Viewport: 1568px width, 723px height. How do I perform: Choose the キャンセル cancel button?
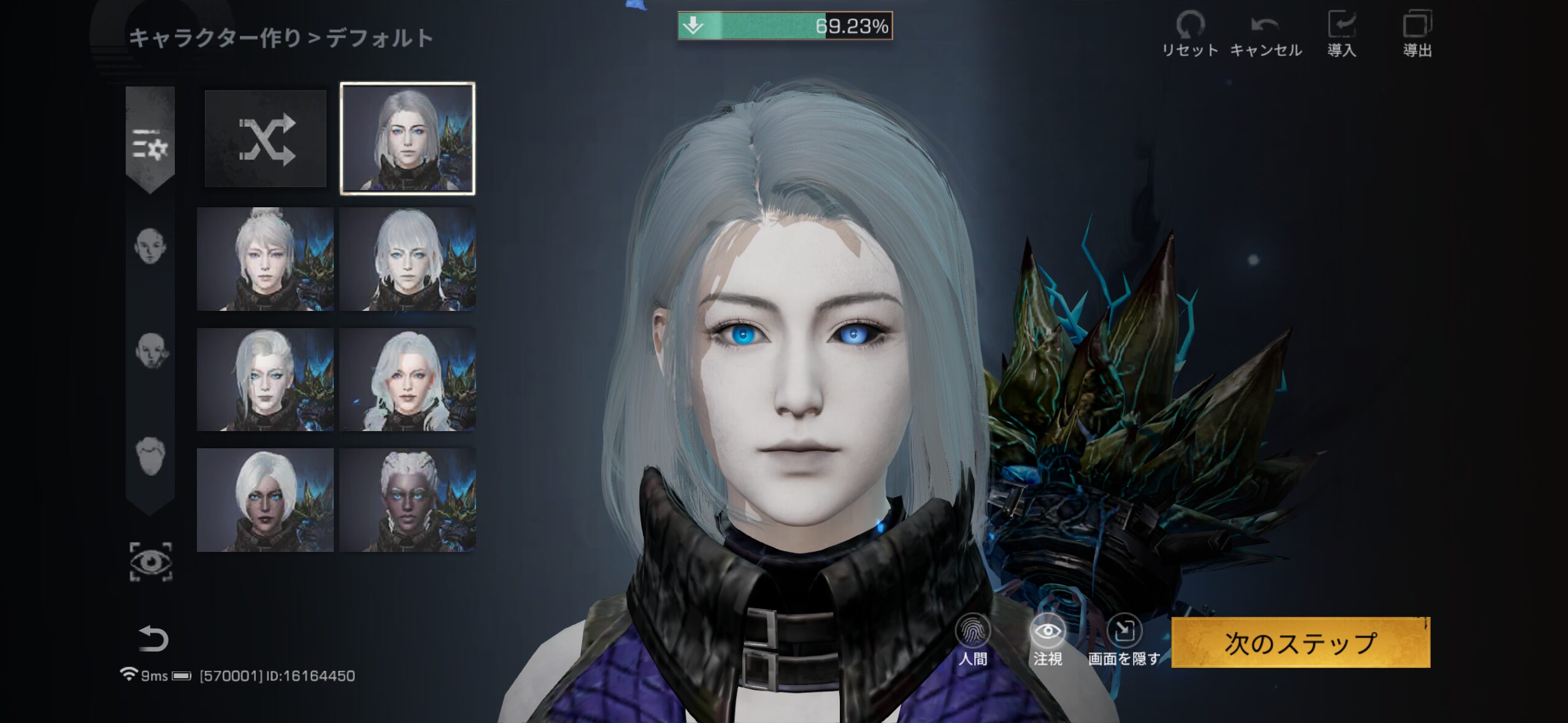[x=1266, y=34]
